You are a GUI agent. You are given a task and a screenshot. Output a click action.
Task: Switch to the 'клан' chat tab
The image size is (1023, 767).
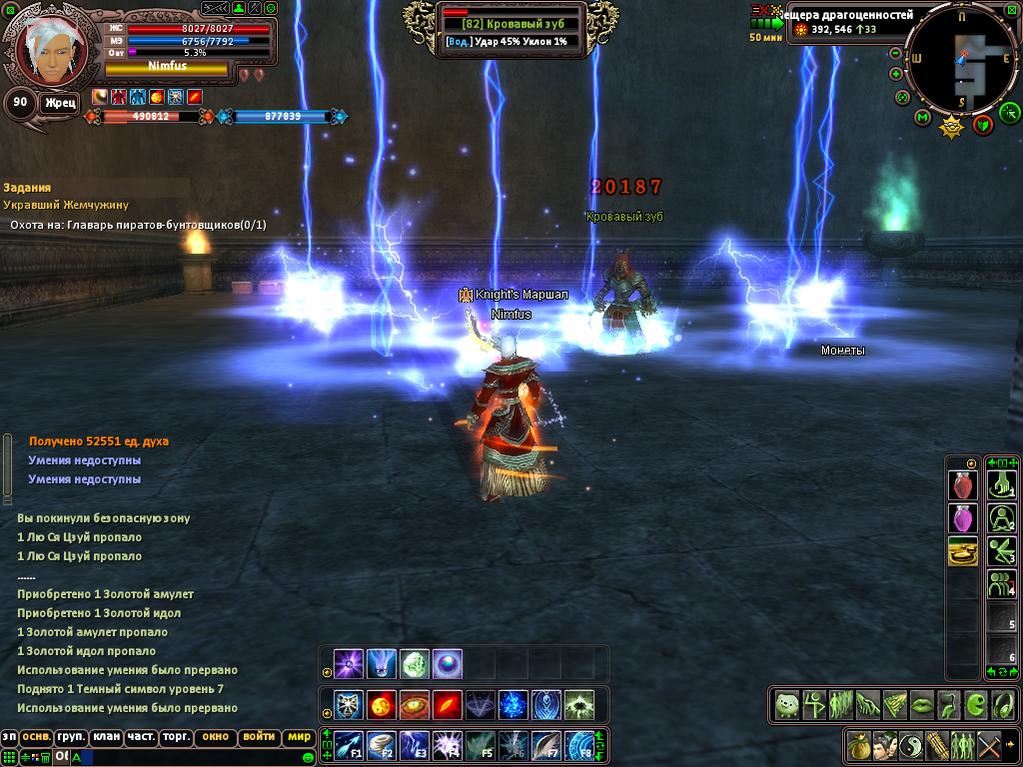click(106, 737)
